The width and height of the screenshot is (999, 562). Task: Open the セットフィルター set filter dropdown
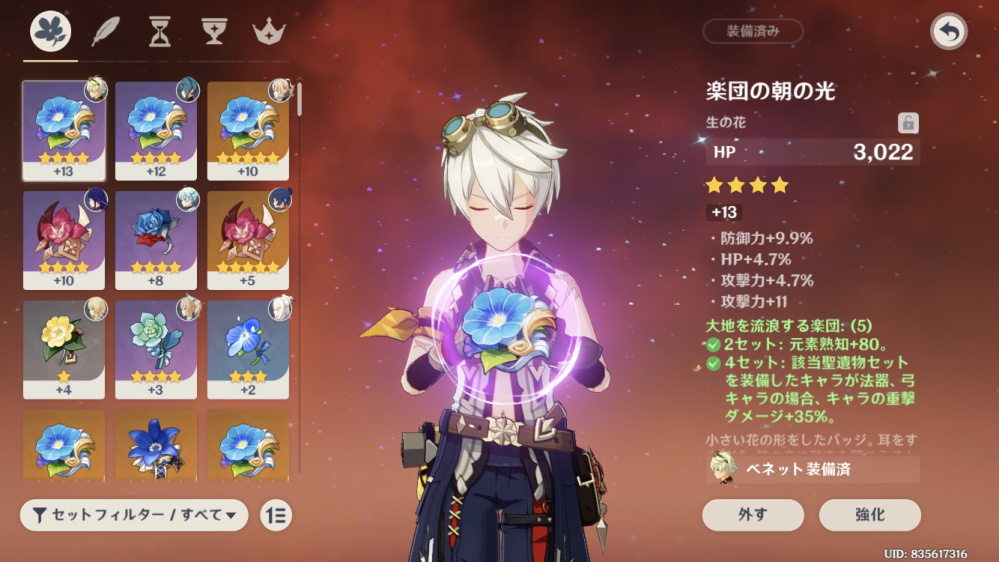[134, 515]
